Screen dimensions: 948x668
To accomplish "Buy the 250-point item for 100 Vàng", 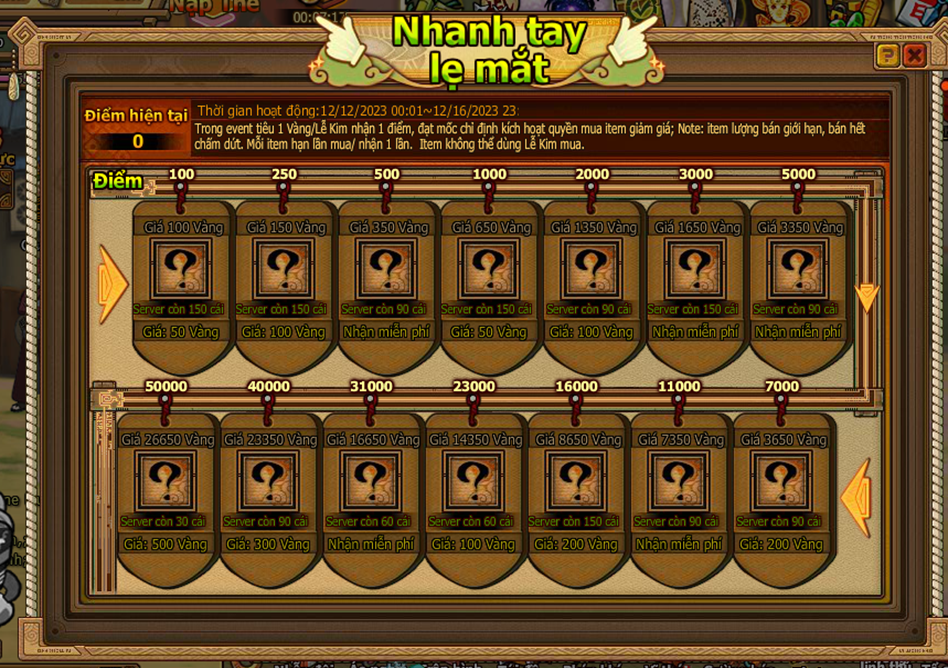I will (x=285, y=331).
